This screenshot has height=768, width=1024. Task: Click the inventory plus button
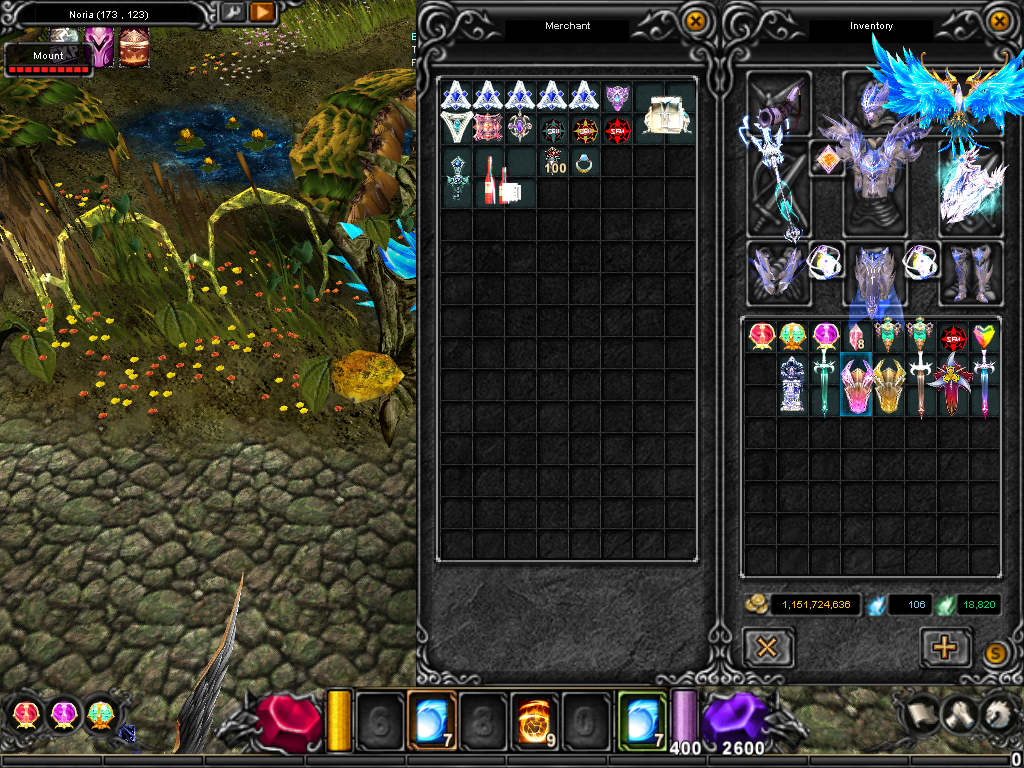pos(944,647)
